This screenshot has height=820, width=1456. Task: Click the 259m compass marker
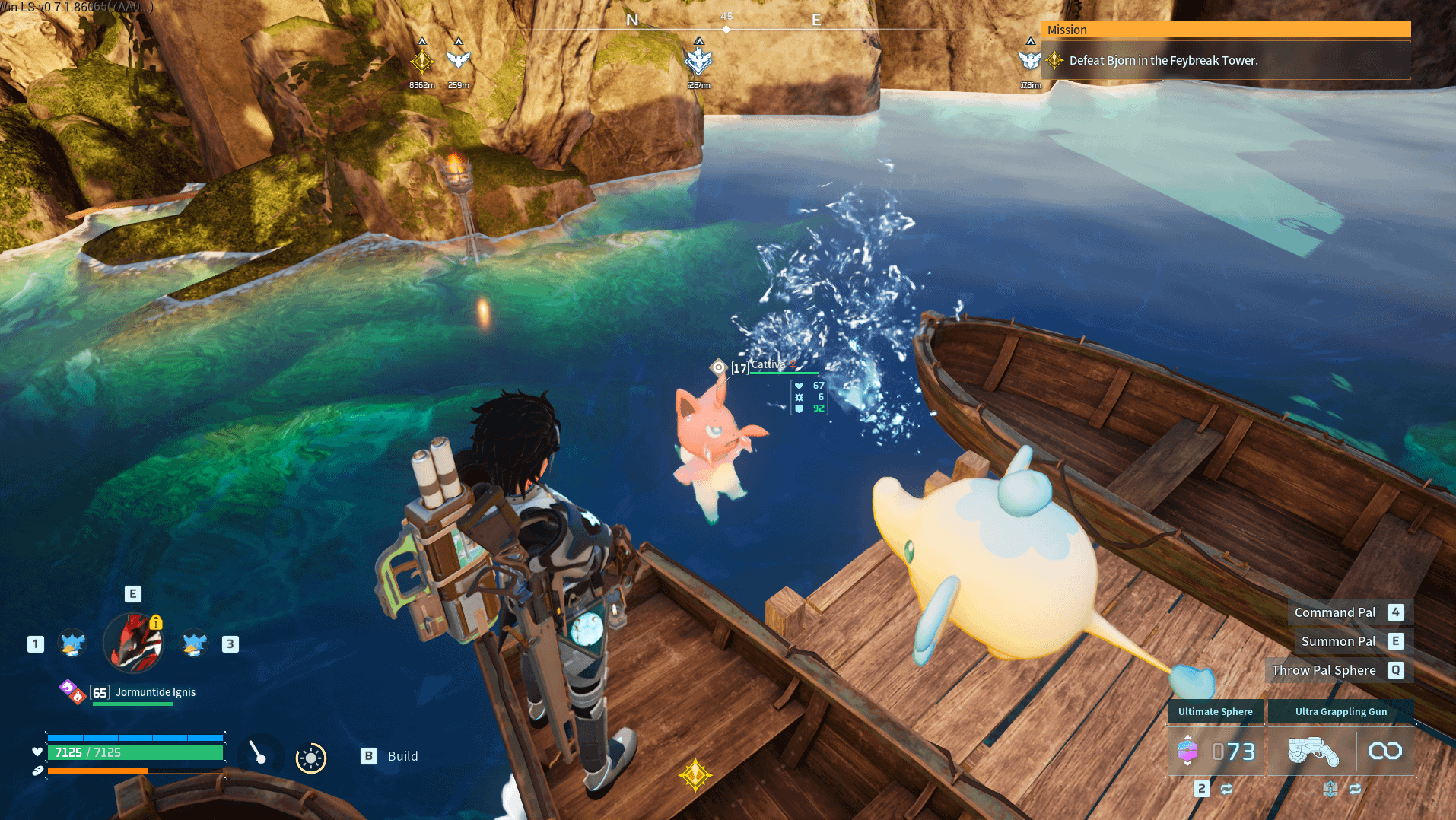pos(458,60)
